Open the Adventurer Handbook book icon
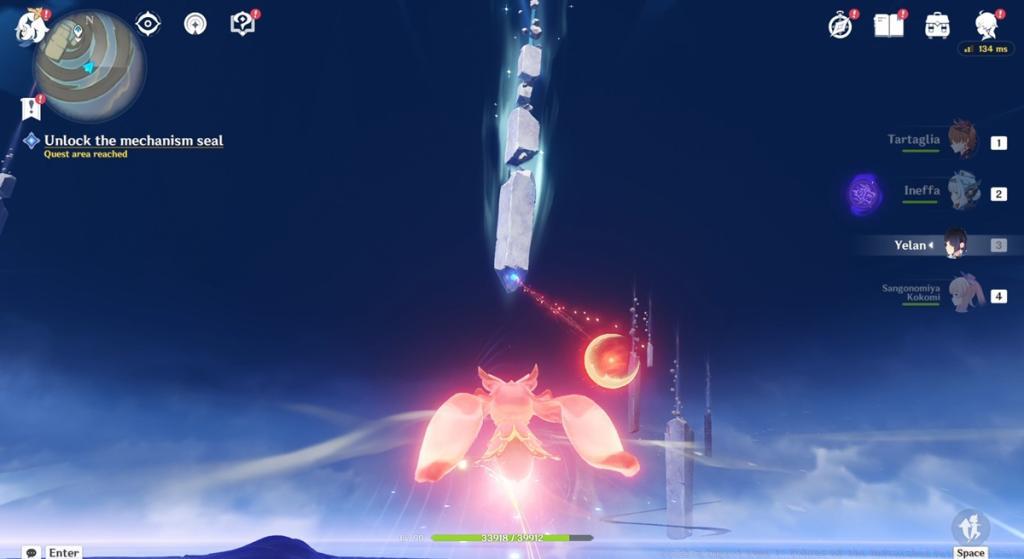This screenshot has height=559, width=1024. coord(888,26)
